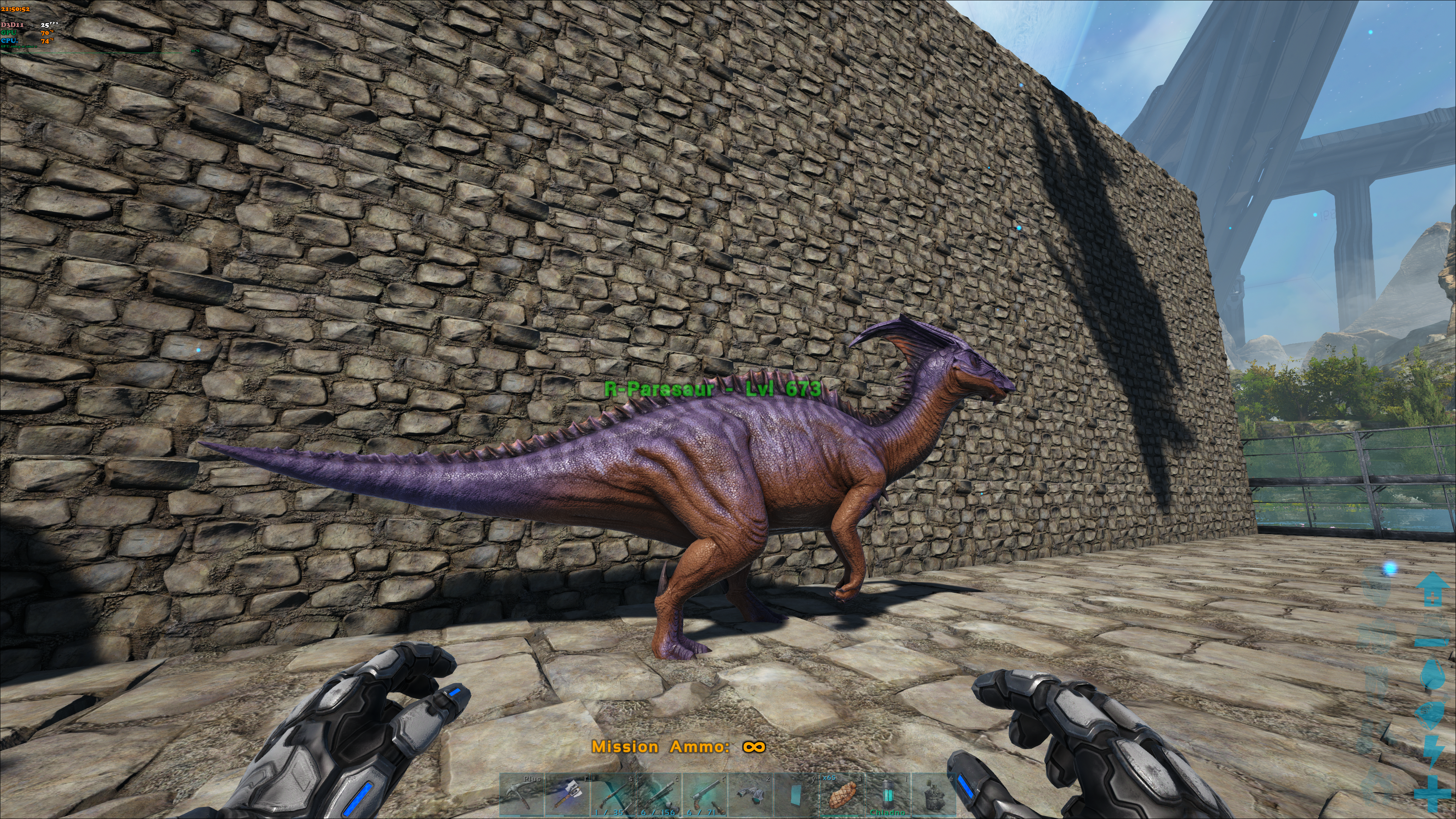The width and height of the screenshot is (1456, 819).
Task: Select the metal pickaxe hotbar slot
Action: 522,794
